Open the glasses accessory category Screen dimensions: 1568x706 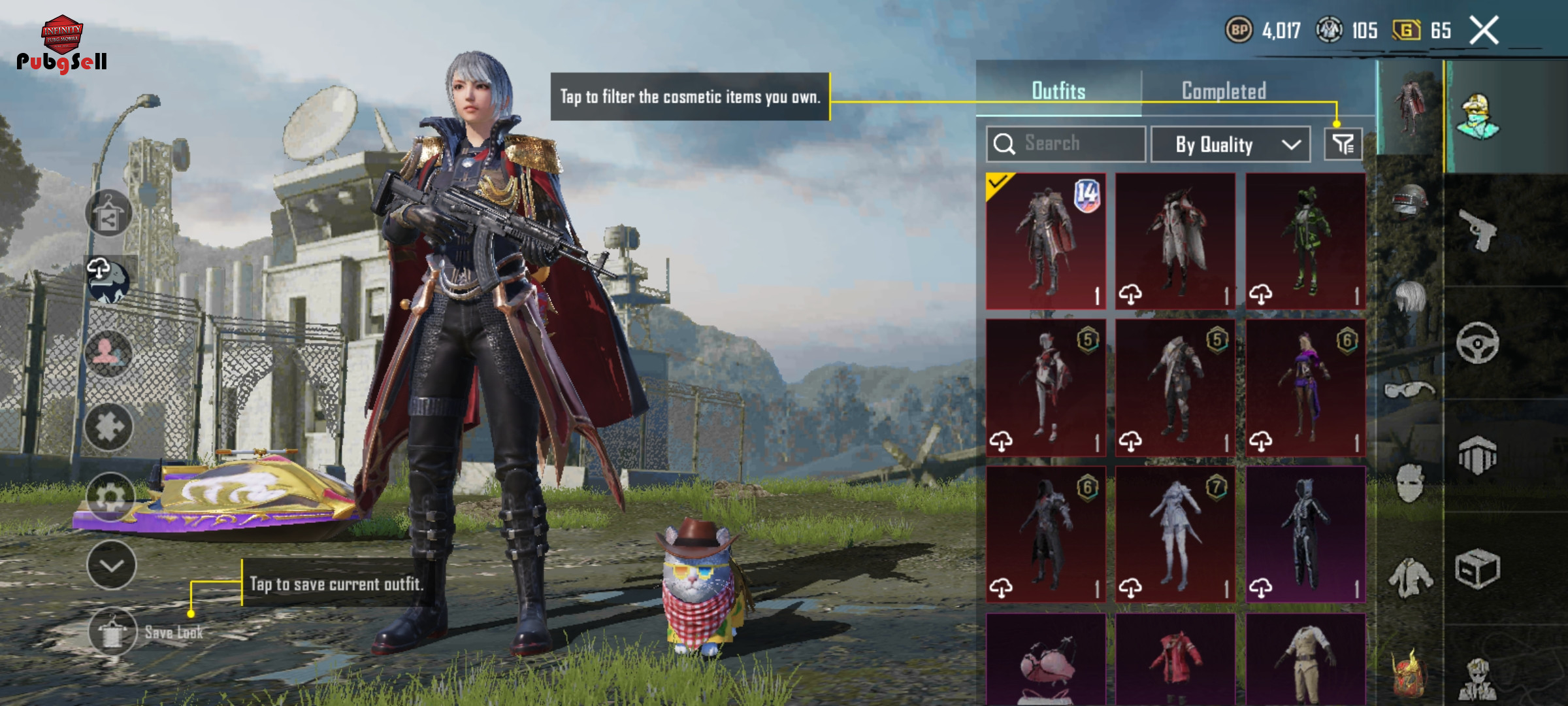pyautogui.click(x=1410, y=390)
